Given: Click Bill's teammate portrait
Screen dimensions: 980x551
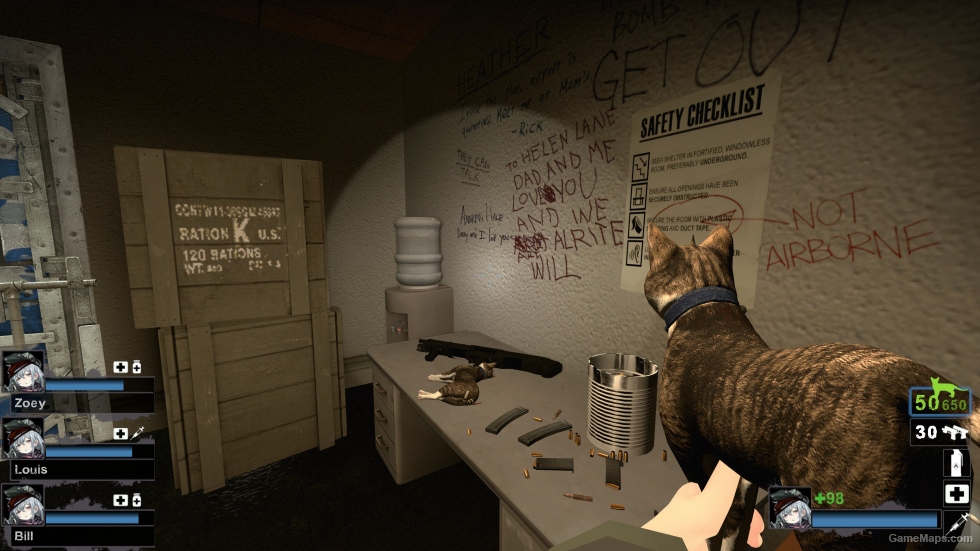Looking at the screenshot, I should [23, 505].
